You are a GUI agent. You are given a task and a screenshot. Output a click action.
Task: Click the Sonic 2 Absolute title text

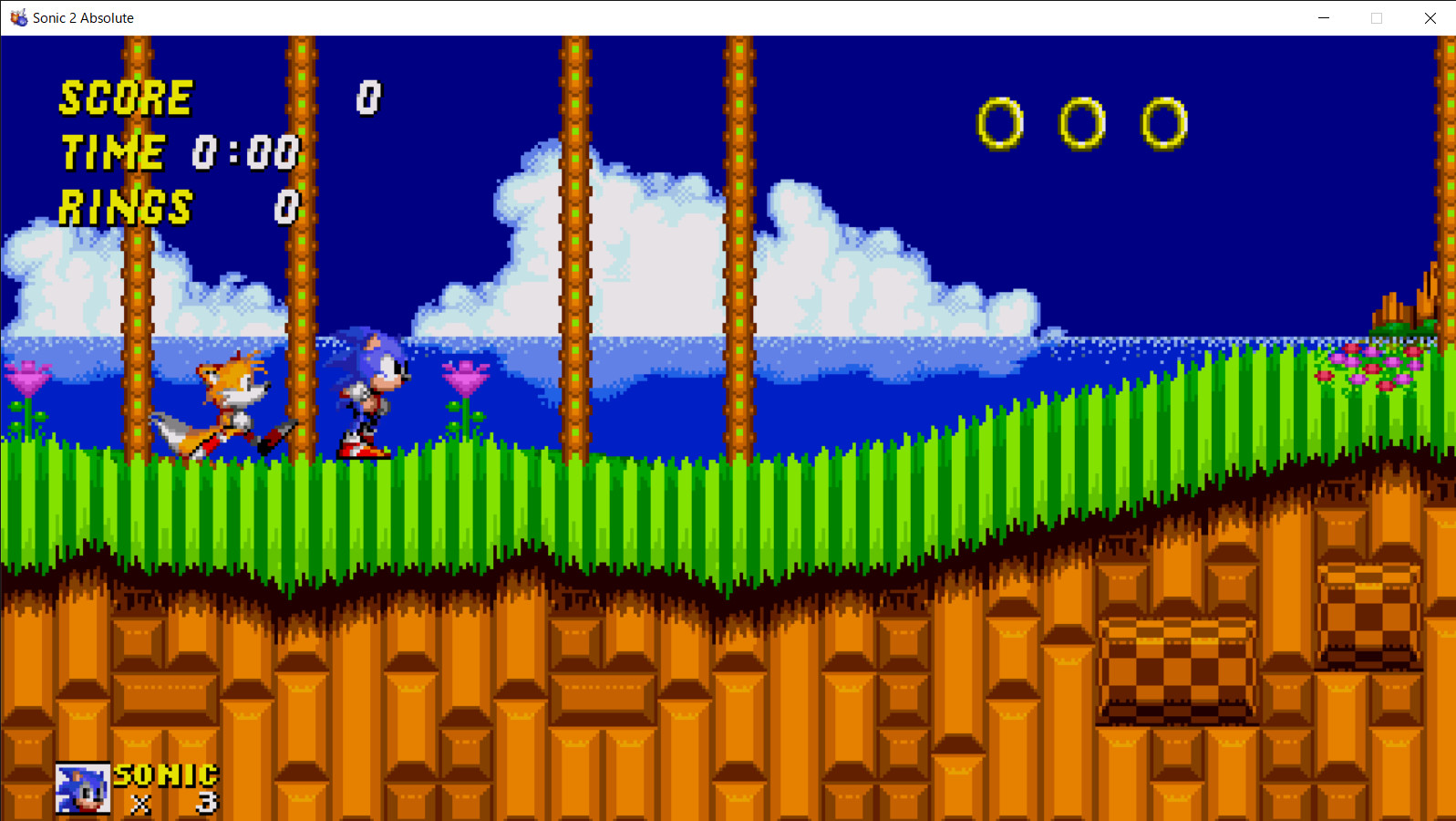tap(82, 17)
